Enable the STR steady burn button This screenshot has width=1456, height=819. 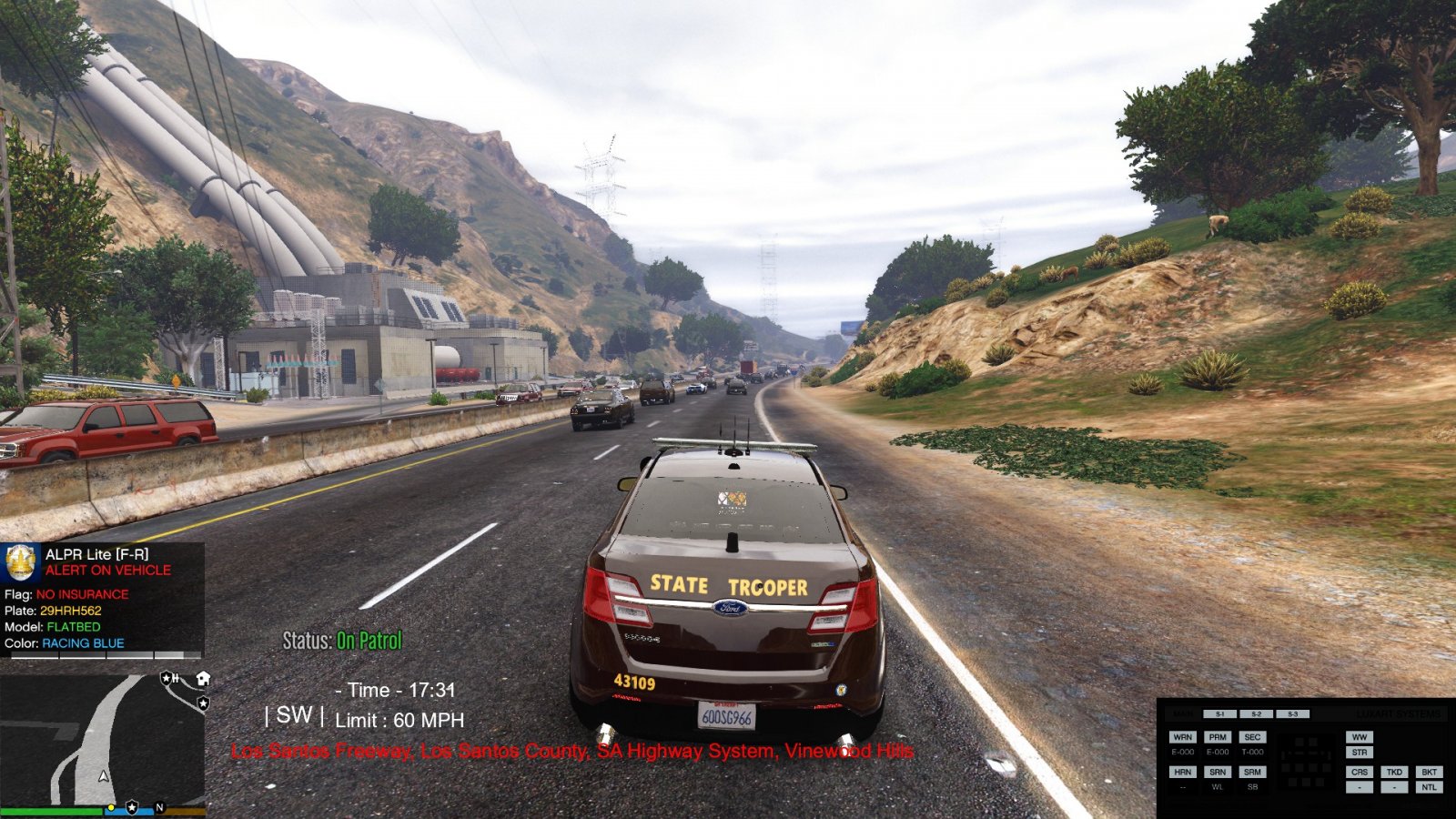pyautogui.click(x=1360, y=753)
